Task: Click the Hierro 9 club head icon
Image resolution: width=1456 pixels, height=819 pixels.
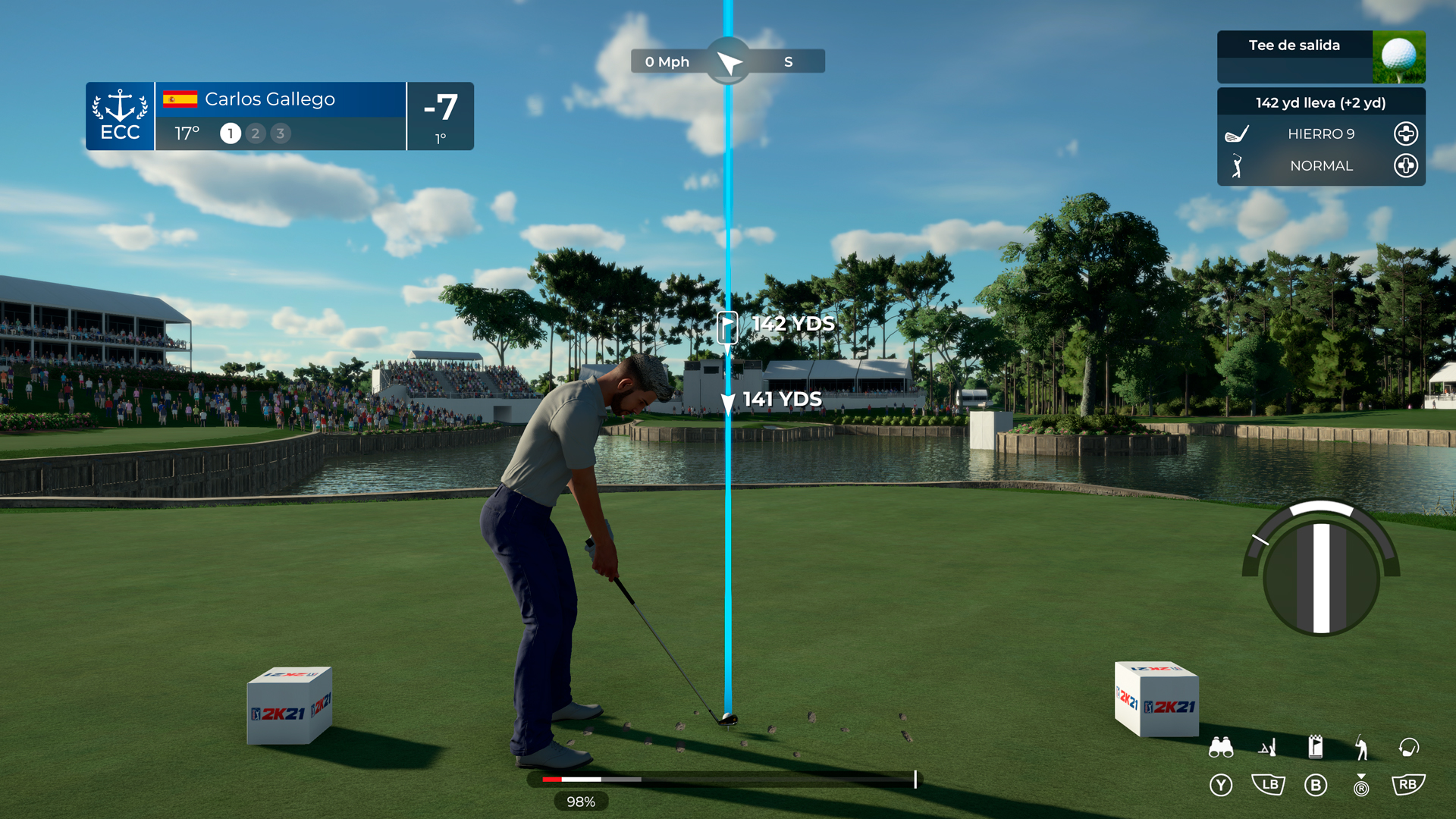Action: click(x=1237, y=133)
